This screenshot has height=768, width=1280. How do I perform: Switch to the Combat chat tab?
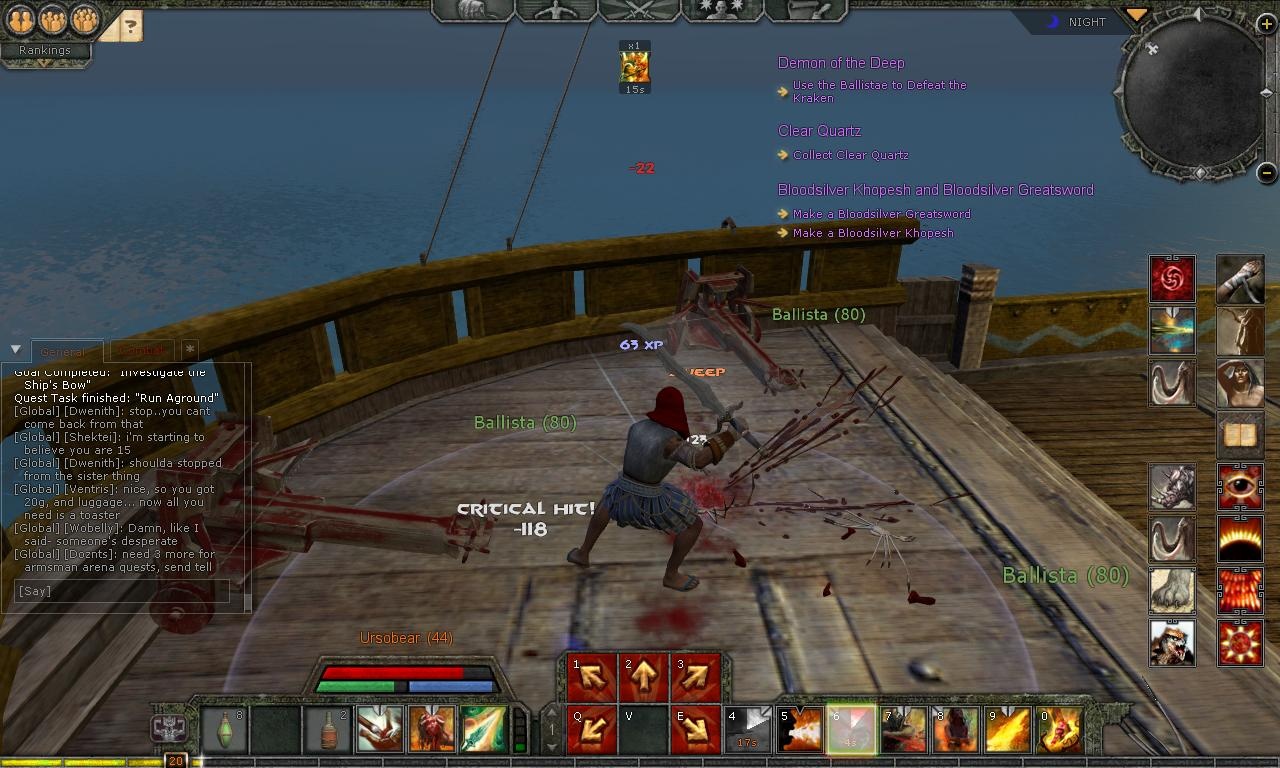click(140, 351)
